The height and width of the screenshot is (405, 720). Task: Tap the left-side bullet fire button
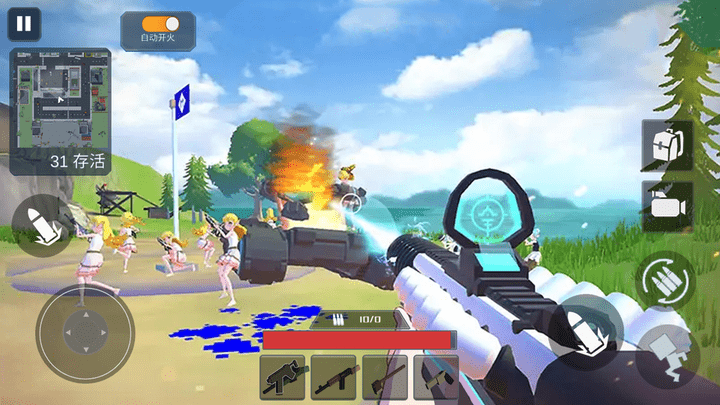tap(40, 224)
